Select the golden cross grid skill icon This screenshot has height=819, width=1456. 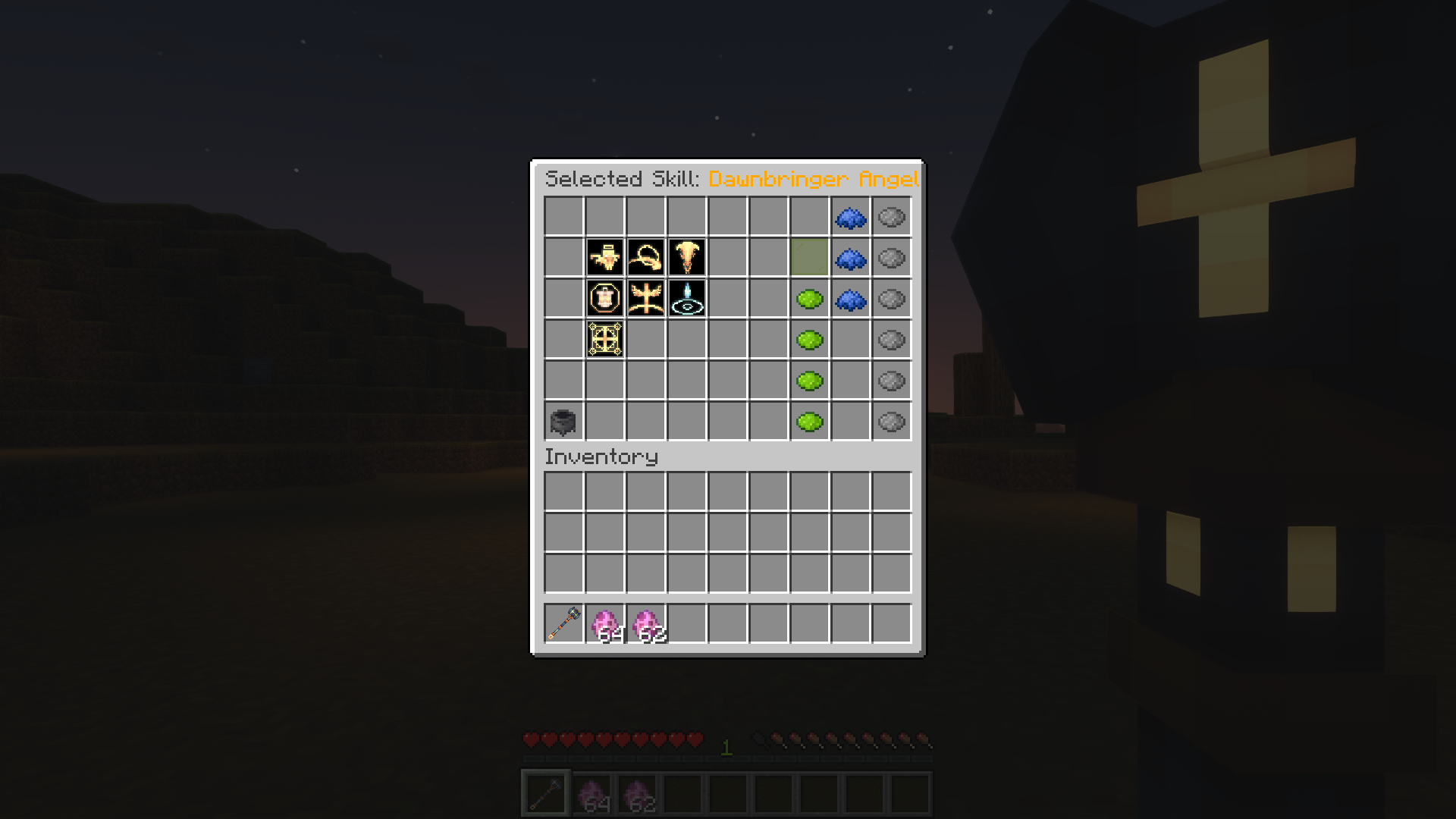coord(605,340)
